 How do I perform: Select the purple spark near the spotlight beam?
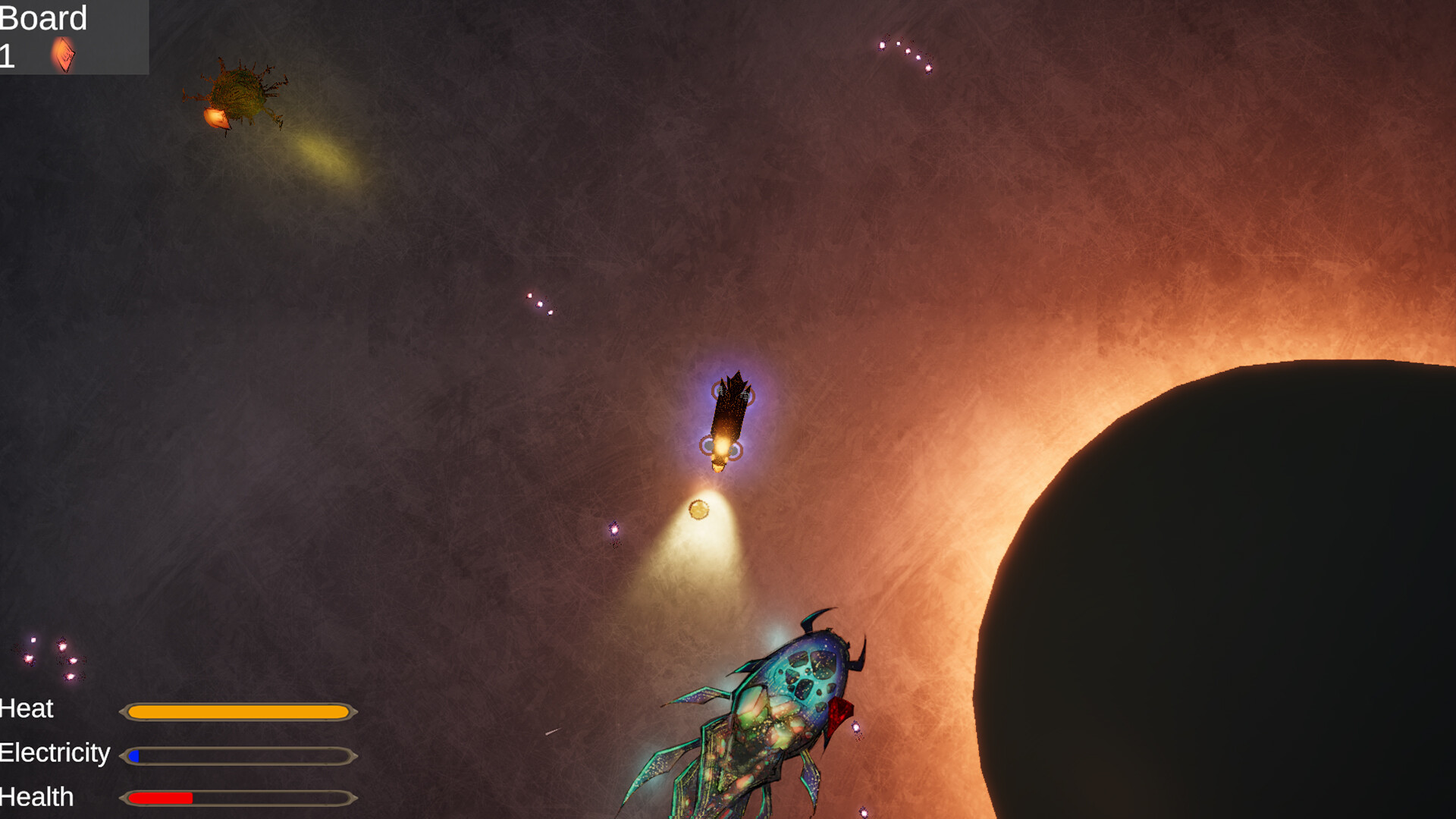pos(613,531)
